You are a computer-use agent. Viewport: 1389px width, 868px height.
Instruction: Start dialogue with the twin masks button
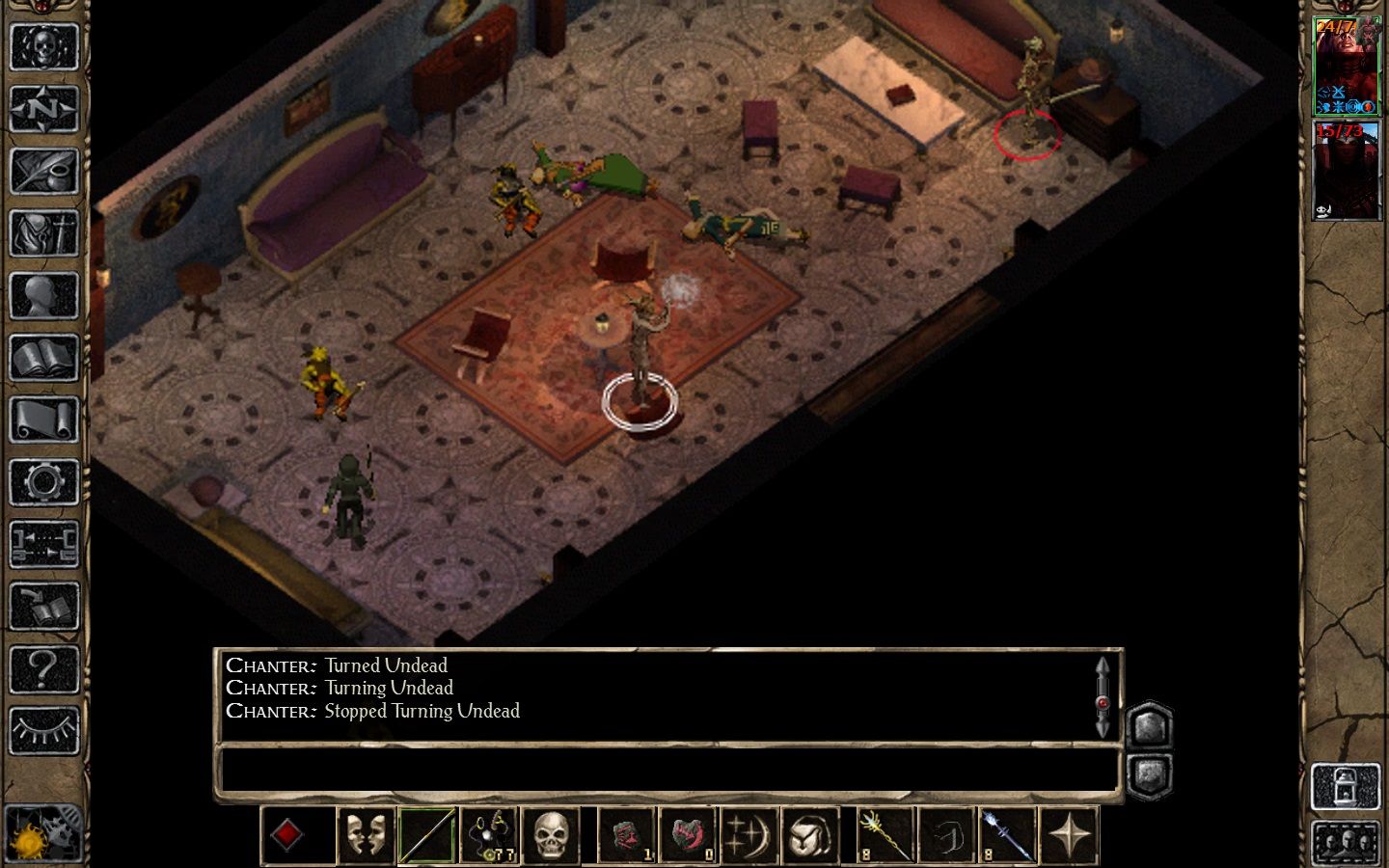[x=366, y=835]
